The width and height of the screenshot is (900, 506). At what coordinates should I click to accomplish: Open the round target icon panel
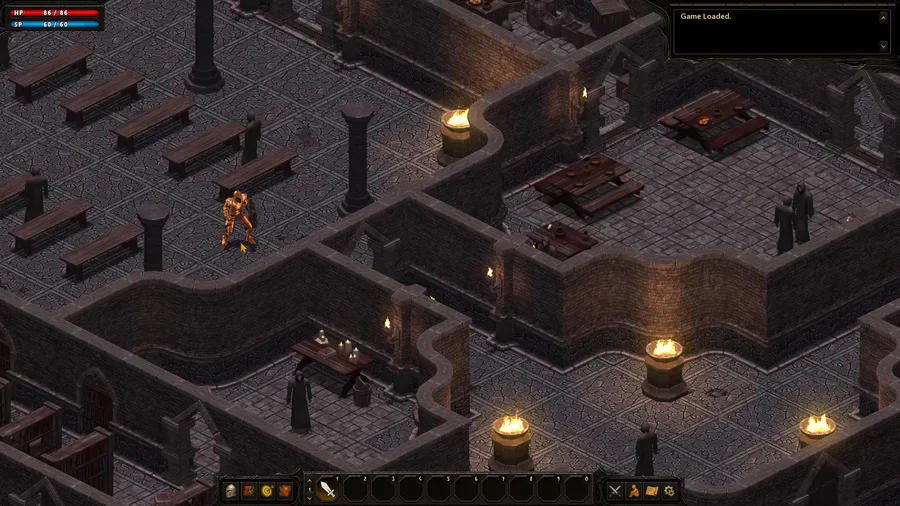(267, 490)
